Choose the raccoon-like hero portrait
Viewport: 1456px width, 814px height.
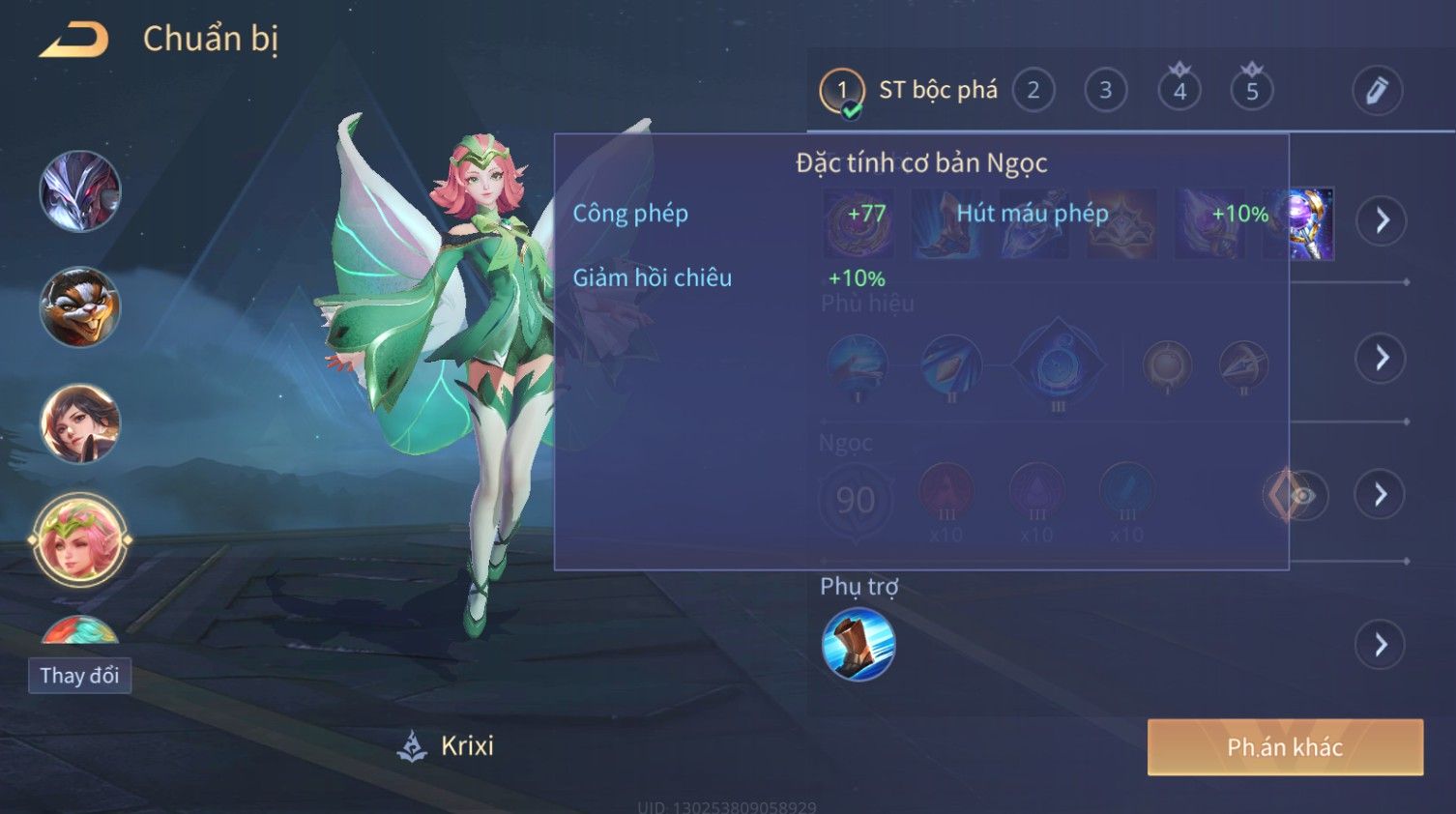(80, 307)
